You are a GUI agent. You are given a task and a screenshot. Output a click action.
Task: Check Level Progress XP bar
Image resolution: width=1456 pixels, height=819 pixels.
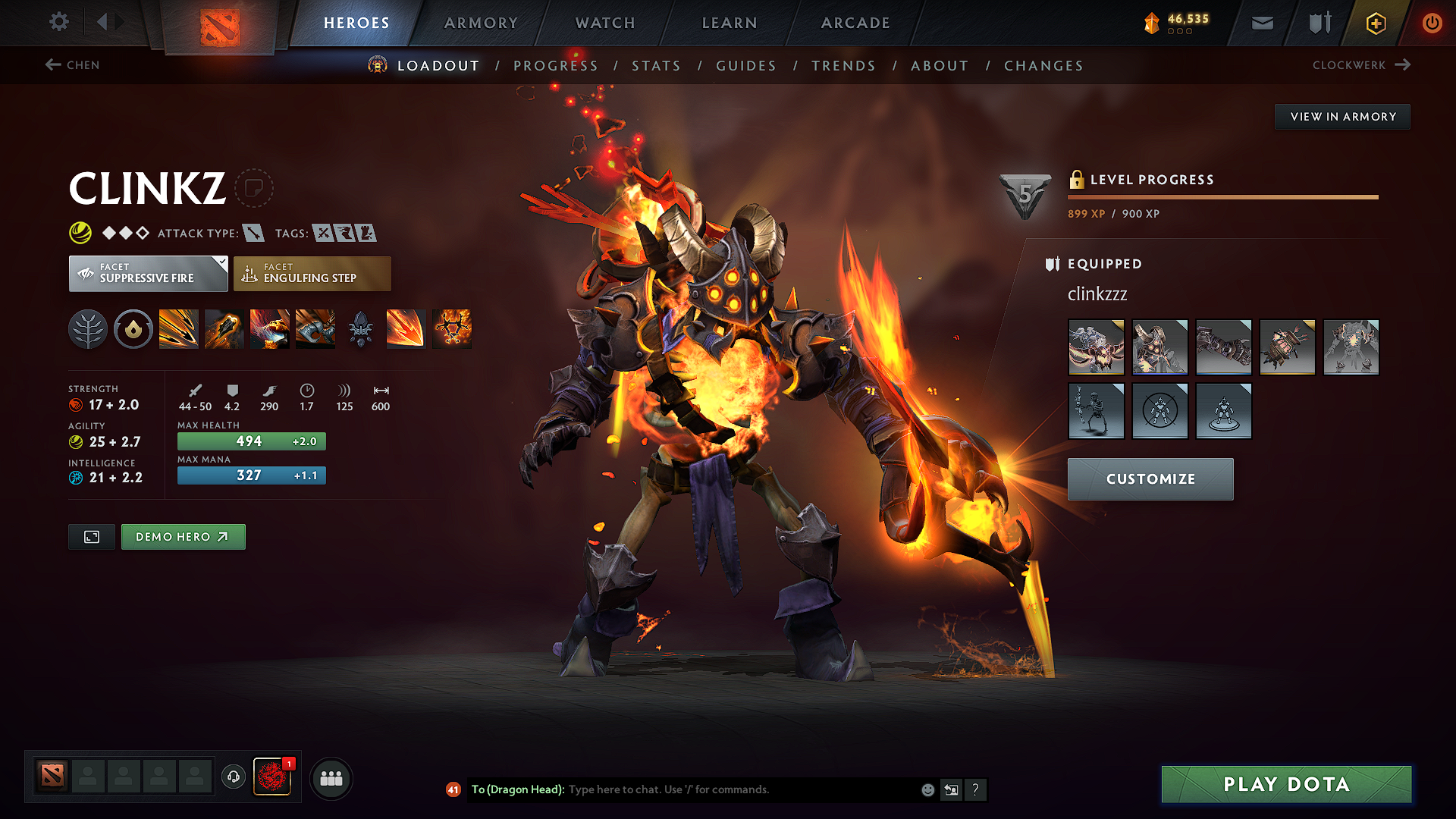point(1222,198)
